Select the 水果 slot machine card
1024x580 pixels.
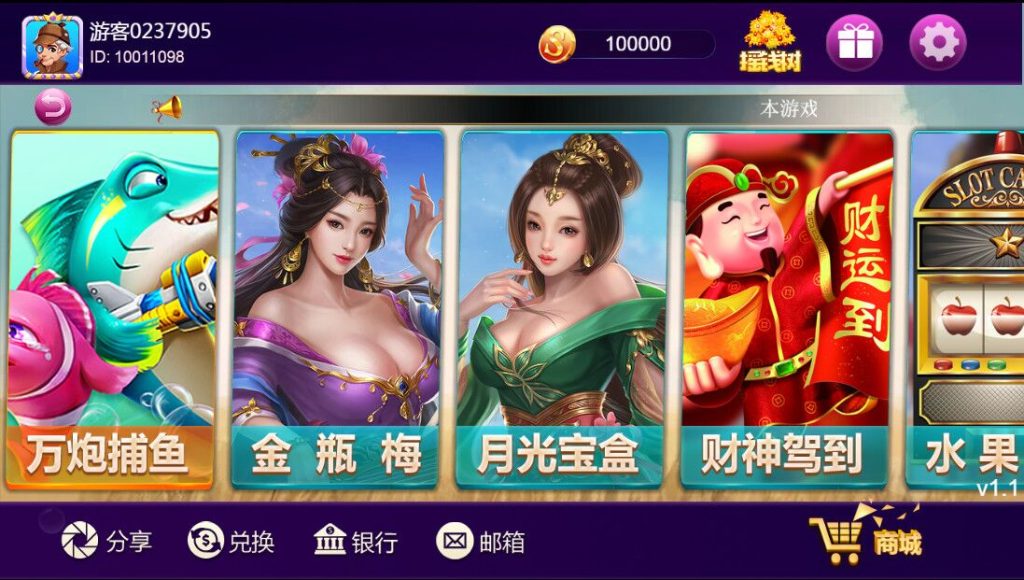968,310
